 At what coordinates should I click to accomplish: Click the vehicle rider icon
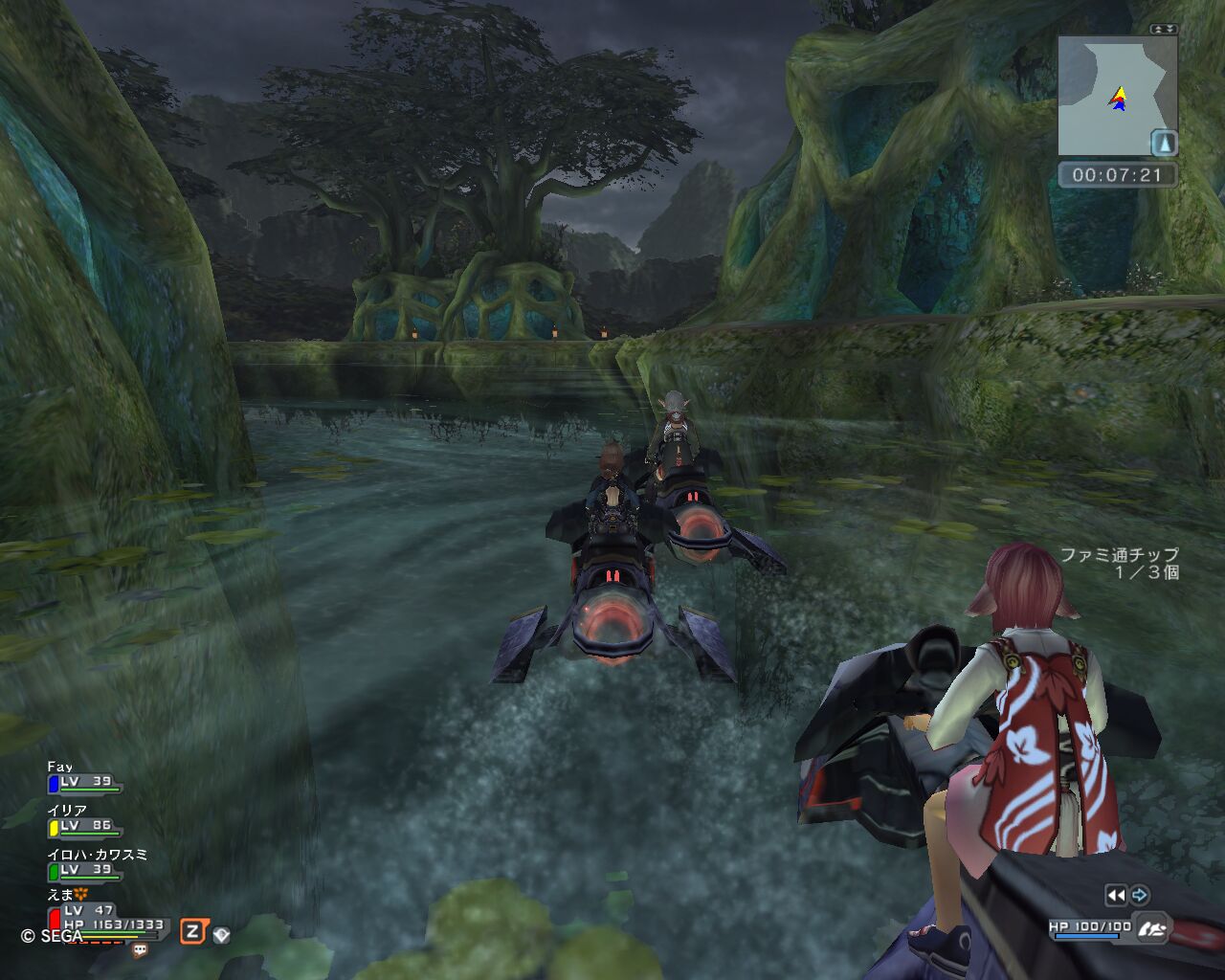pos(1154,927)
